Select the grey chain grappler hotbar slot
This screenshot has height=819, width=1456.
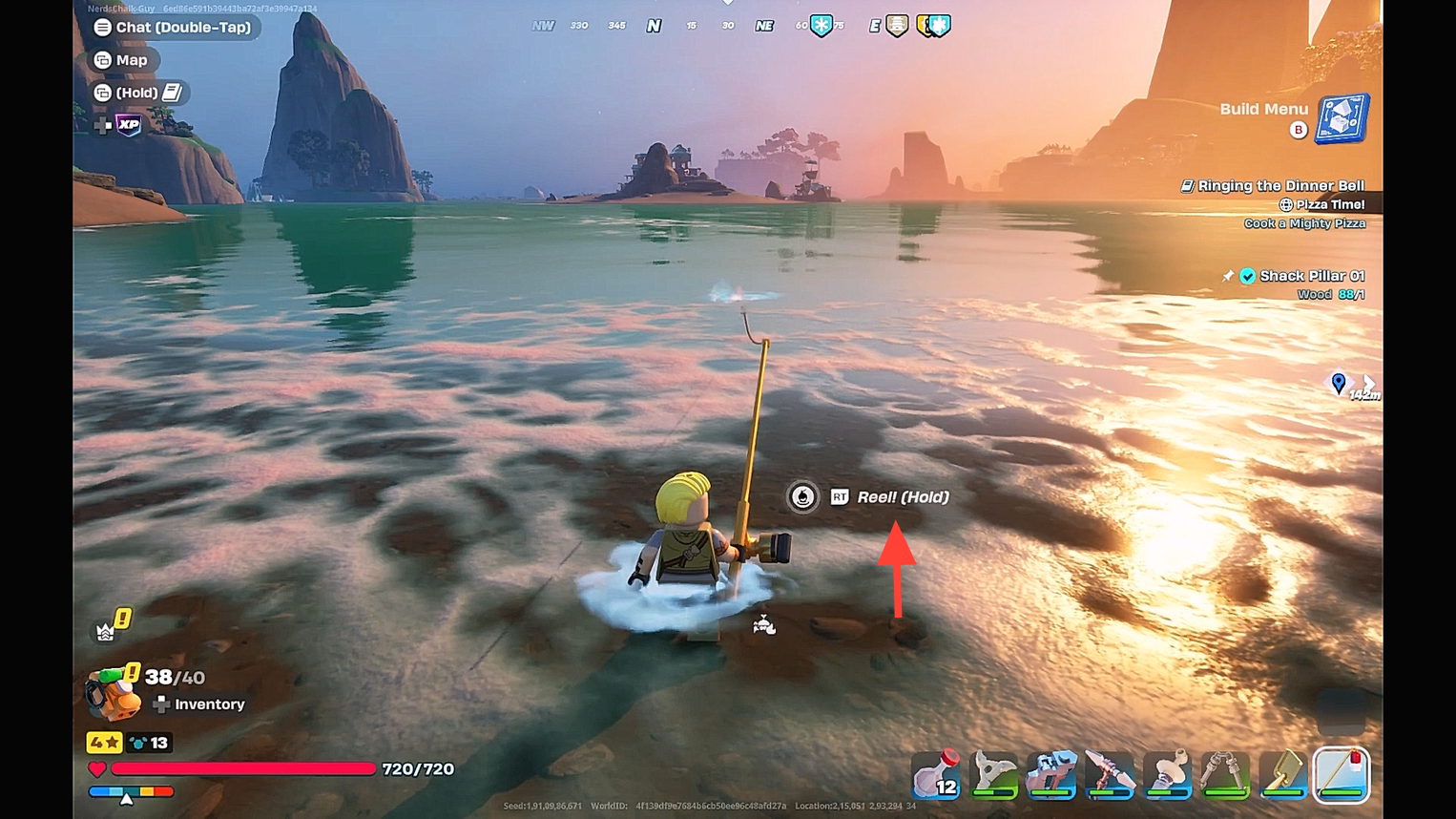[x=1225, y=774]
